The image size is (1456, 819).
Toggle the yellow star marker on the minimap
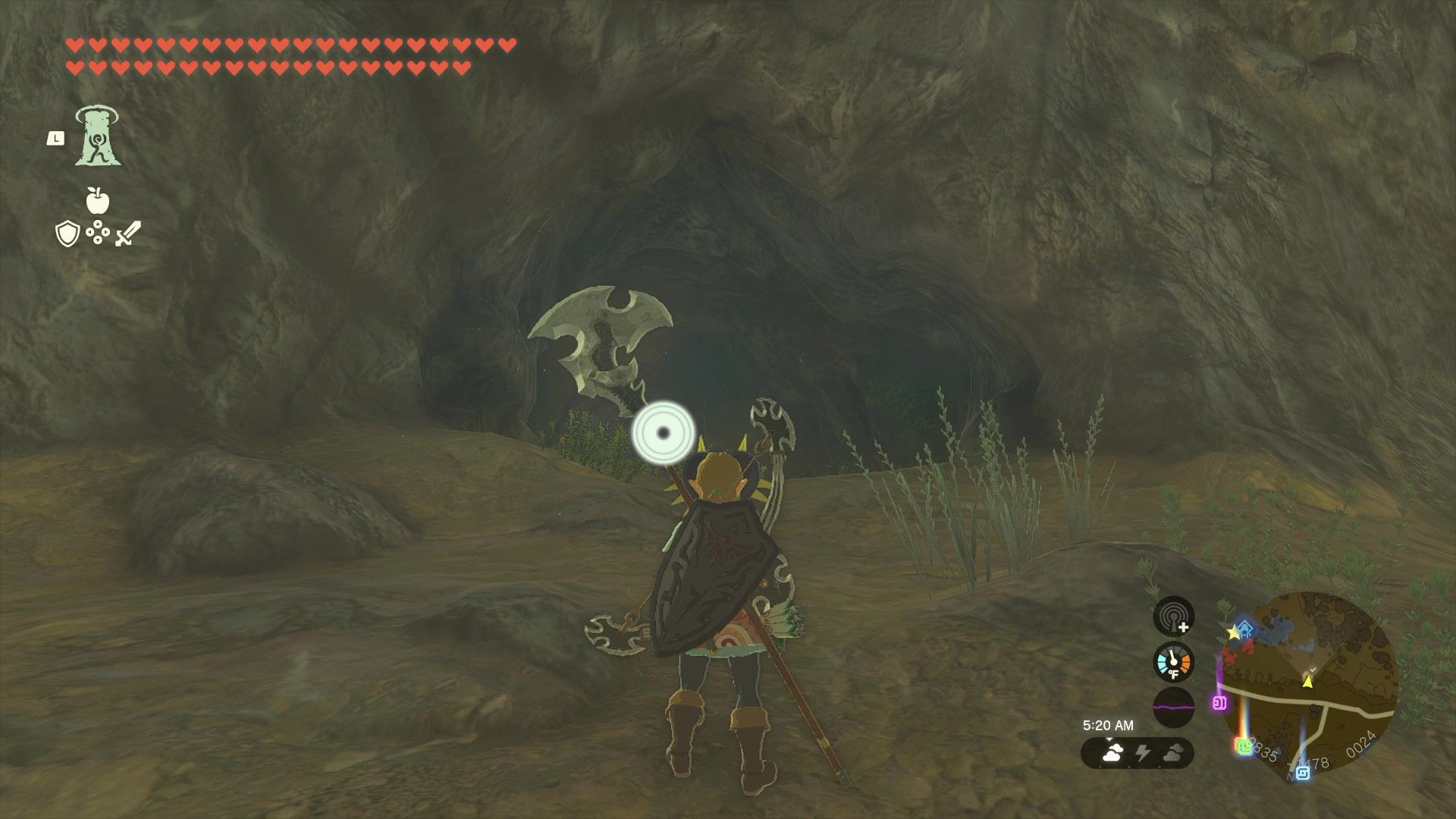pyautogui.click(x=1233, y=632)
